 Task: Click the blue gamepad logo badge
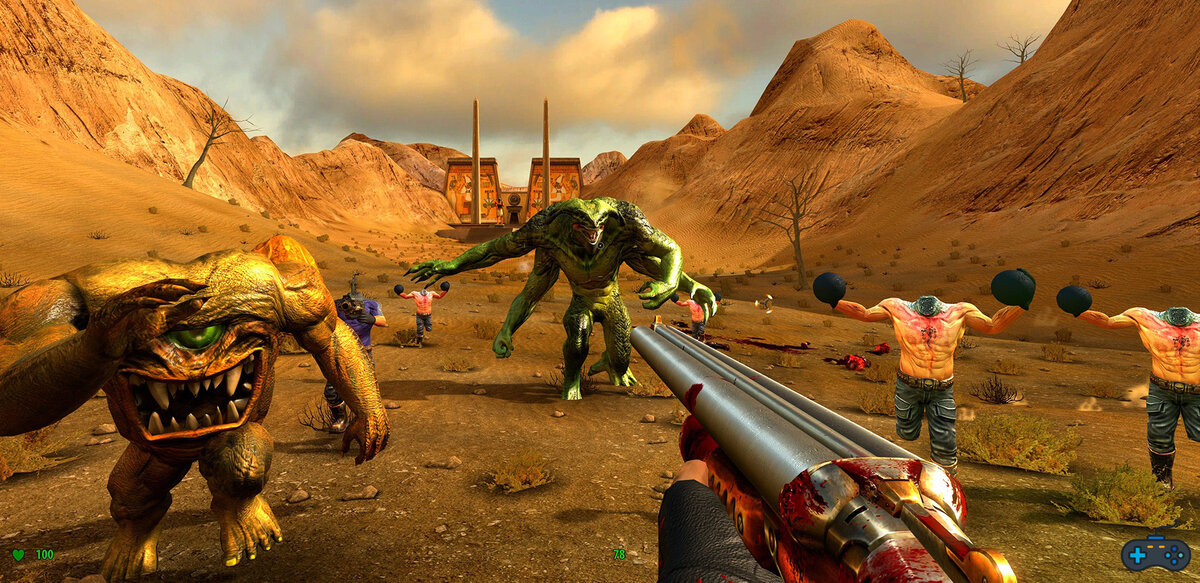1154,552
